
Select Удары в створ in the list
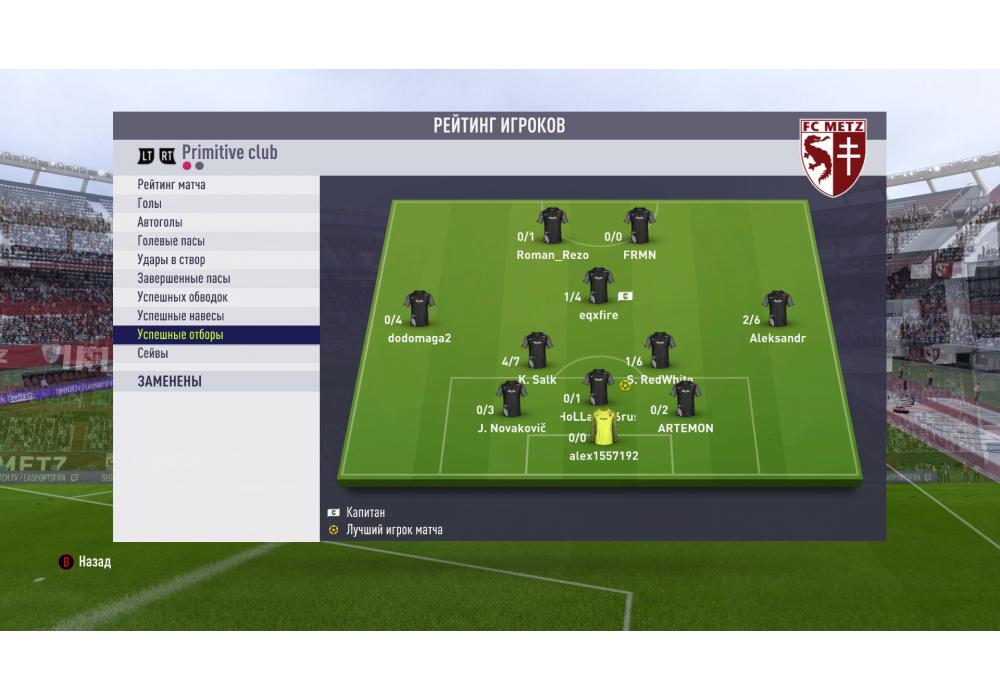pyautogui.click(x=171, y=260)
